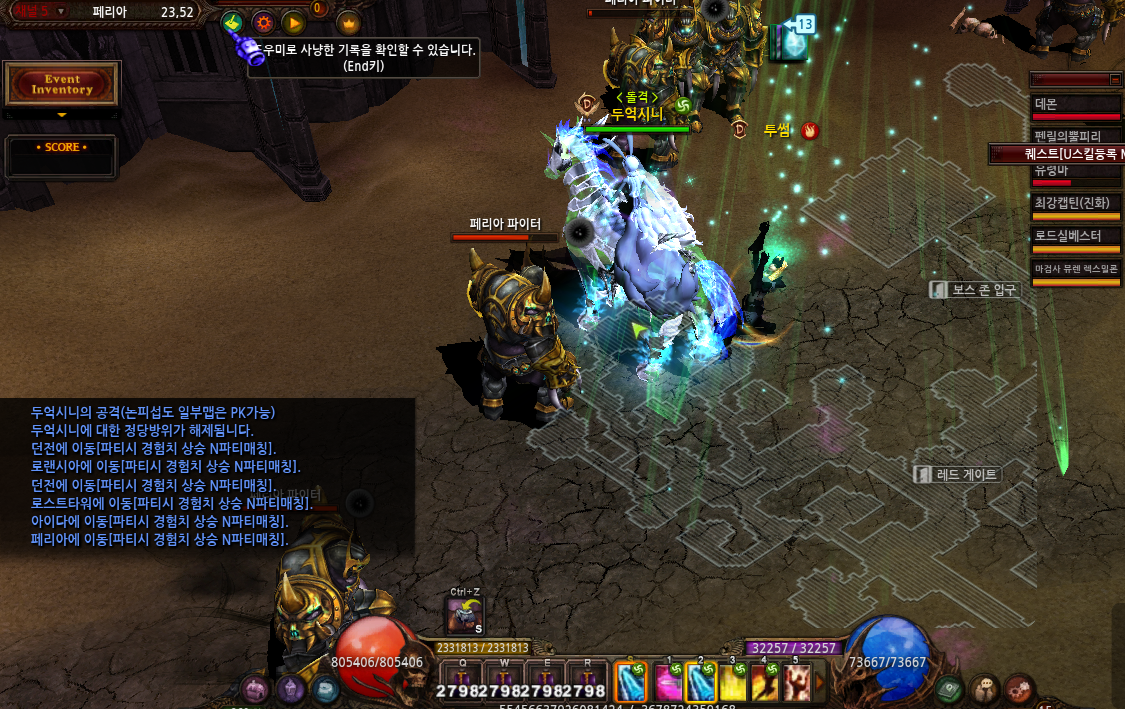The height and width of the screenshot is (709, 1125).
Task: Open the Event Inventory panel
Action: coord(62,85)
